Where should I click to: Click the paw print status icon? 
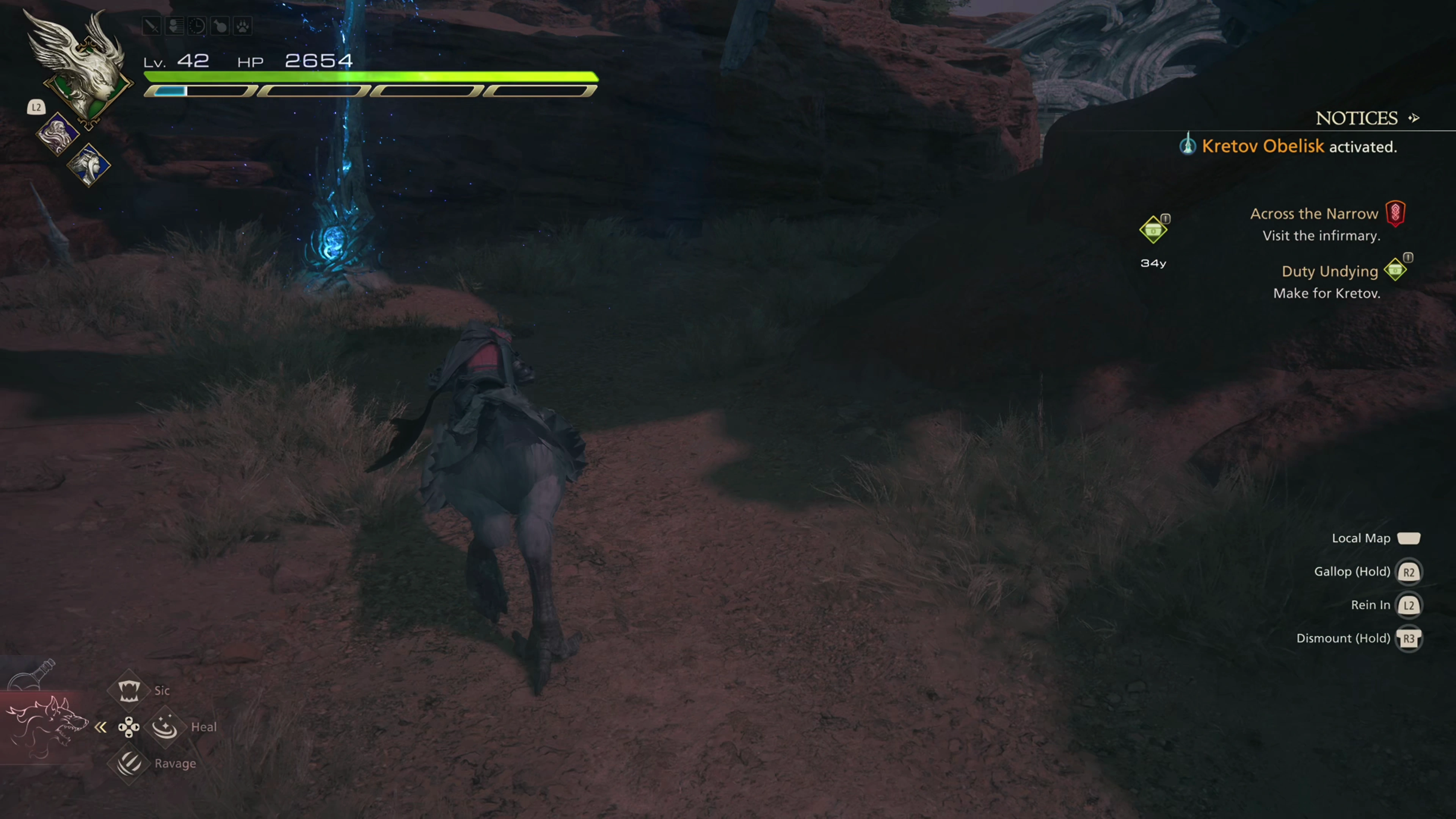[x=243, y=26]
